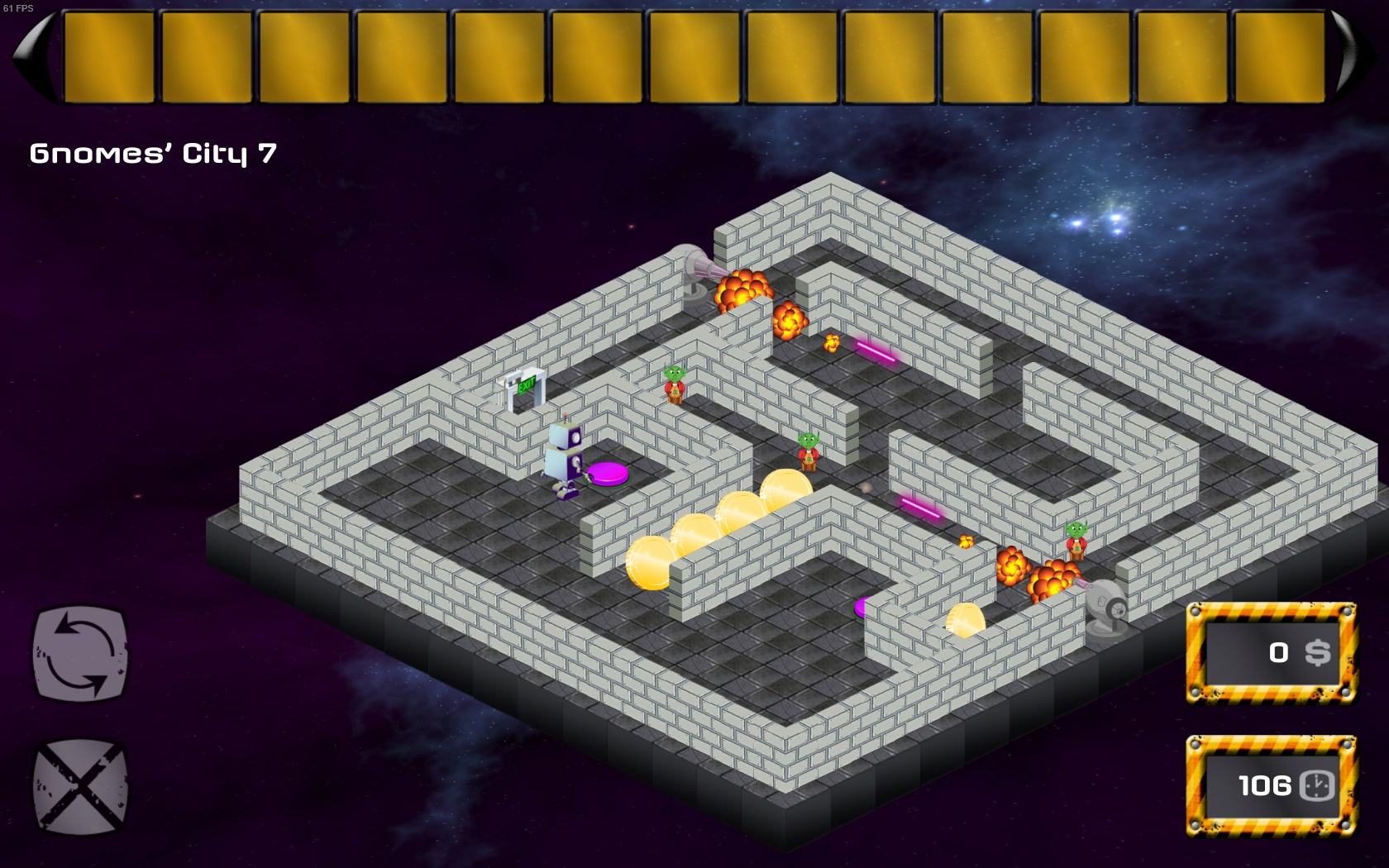Click the circular arrows restart button

coord(80,652)
